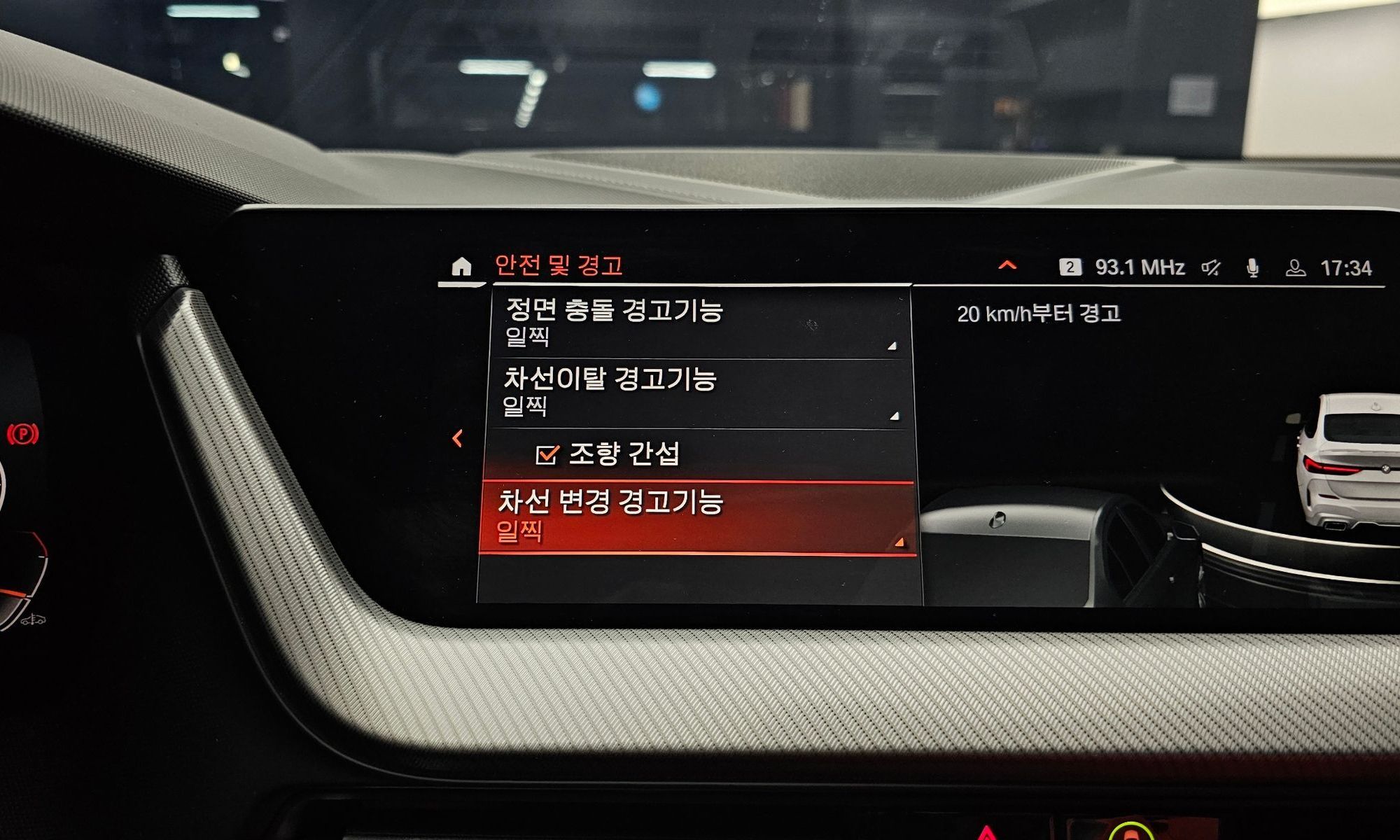
Task: Go to the iDrive home screen
Action: (x=461, y=267)
